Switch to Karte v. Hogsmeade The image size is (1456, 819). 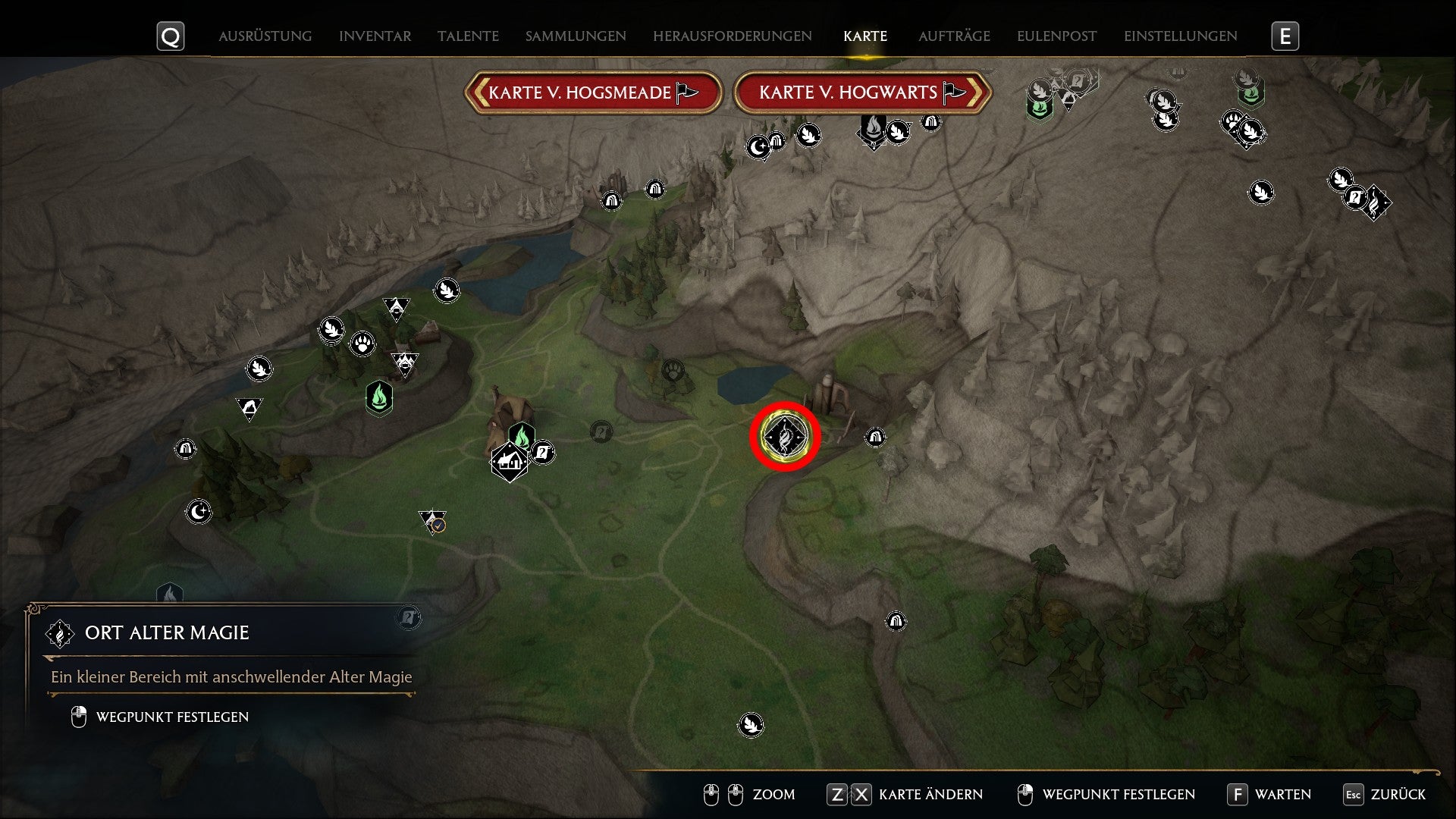point(593,93)
